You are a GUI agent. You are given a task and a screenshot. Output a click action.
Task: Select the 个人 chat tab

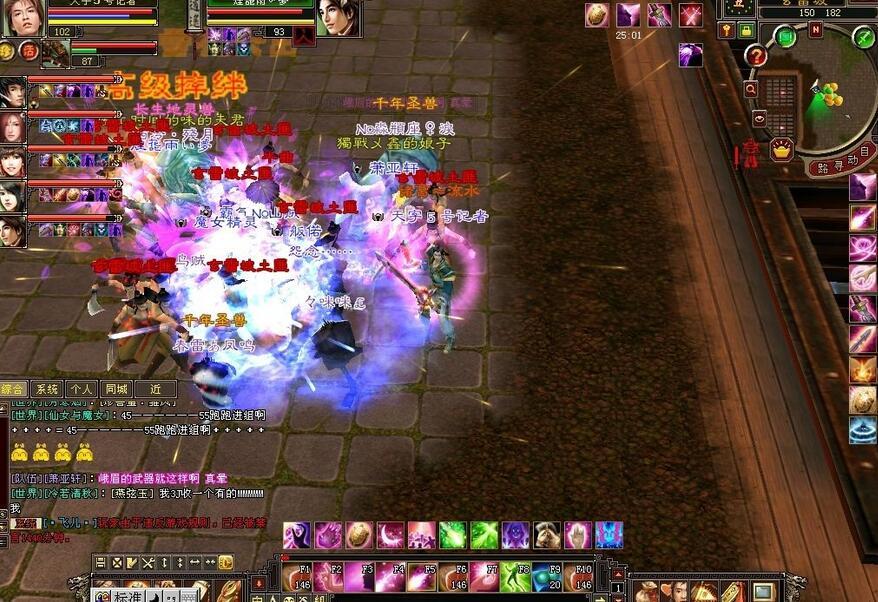[81, 389]
